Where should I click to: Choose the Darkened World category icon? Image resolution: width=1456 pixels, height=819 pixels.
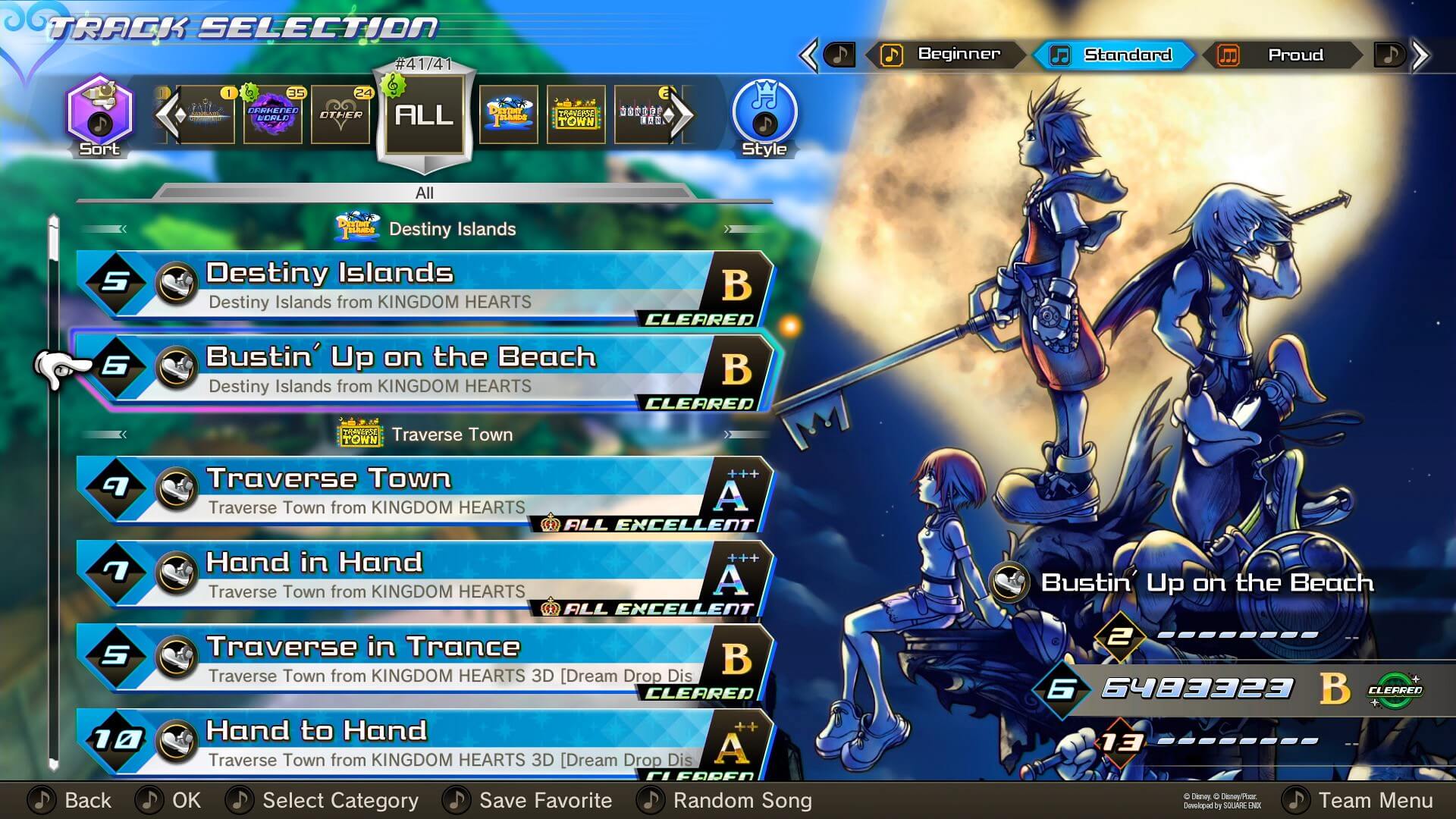(271, 114)
